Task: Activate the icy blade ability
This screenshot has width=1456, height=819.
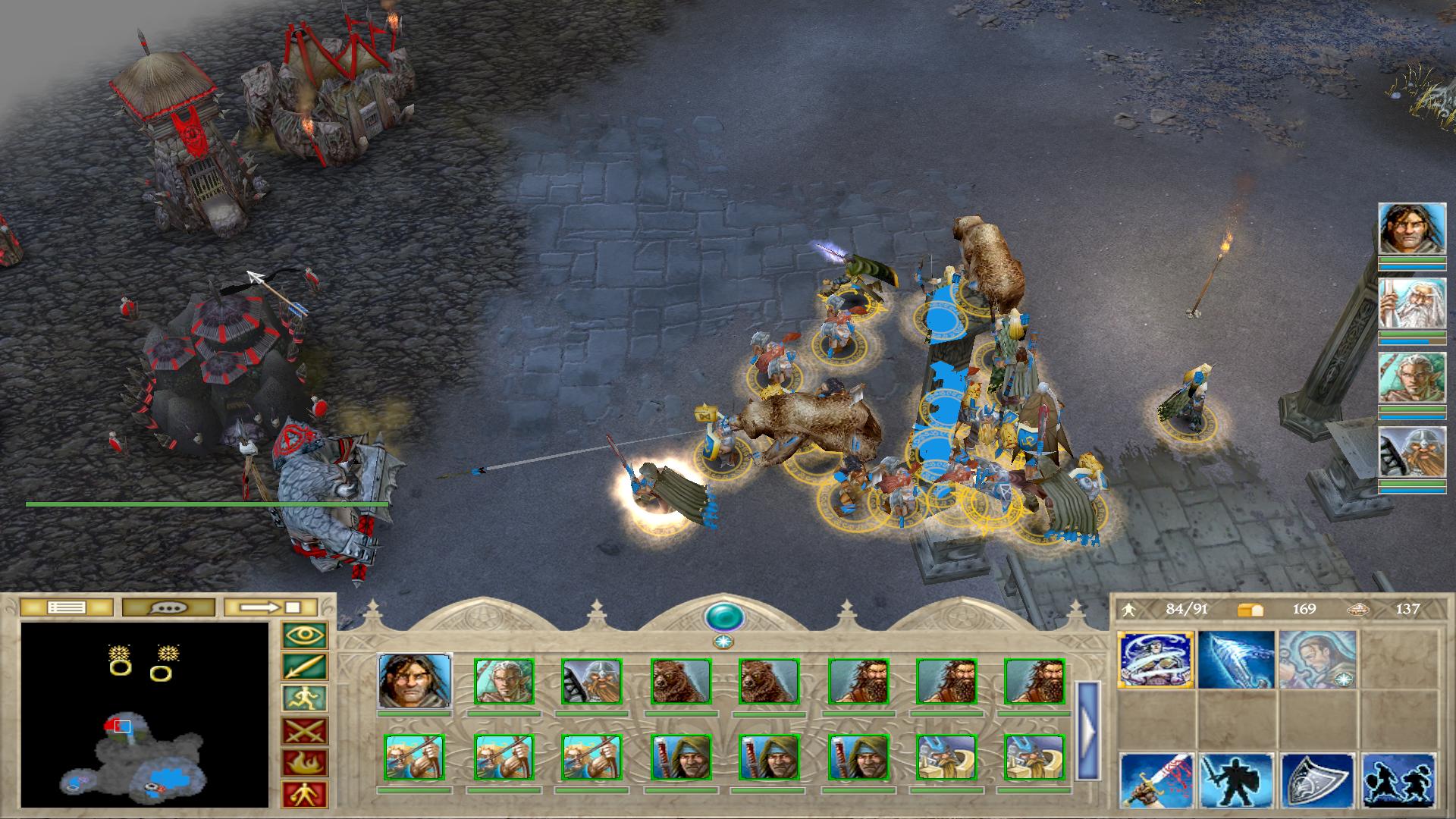Action: (1236, 659)
